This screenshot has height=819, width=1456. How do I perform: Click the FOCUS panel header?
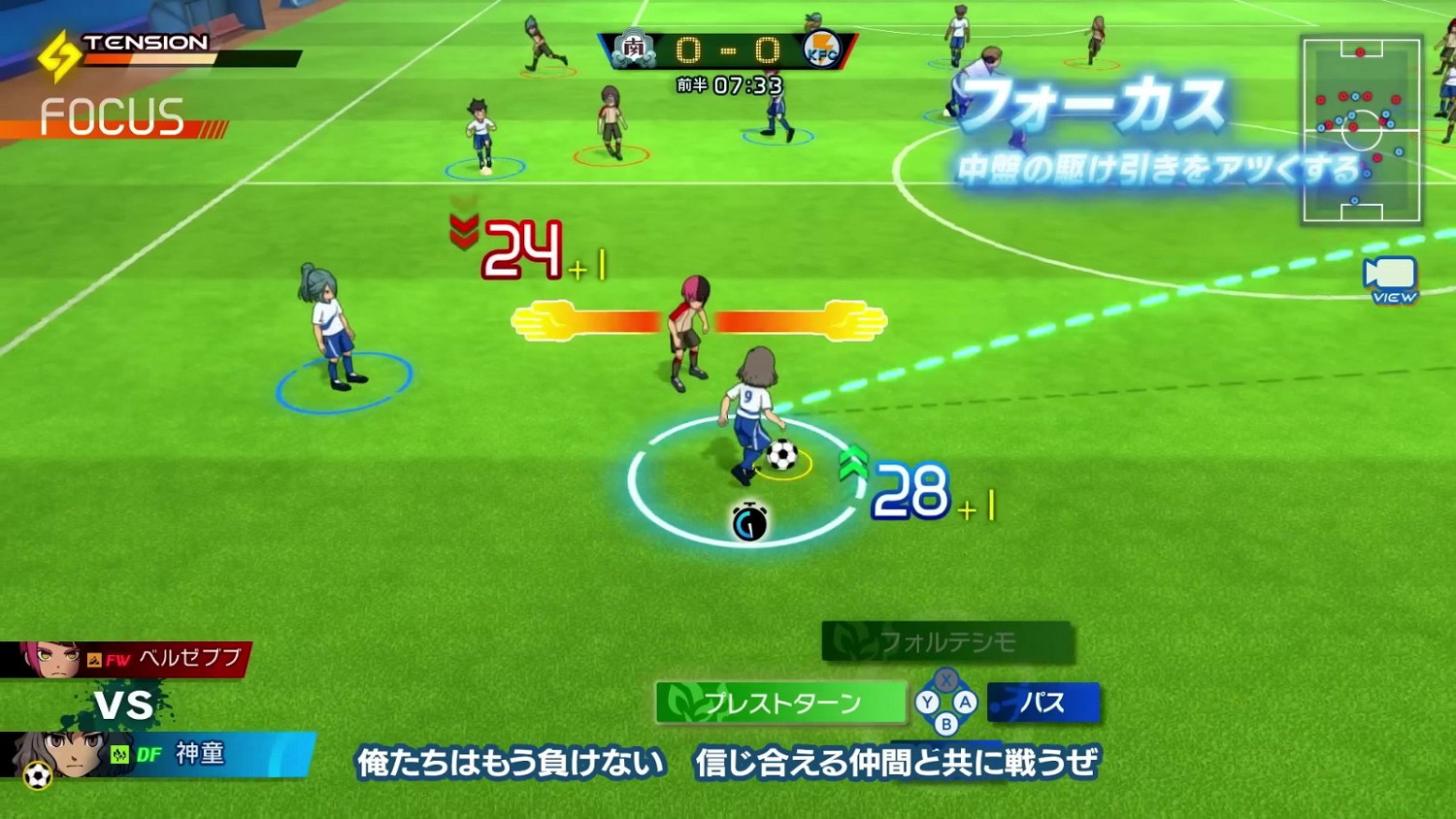112,118
